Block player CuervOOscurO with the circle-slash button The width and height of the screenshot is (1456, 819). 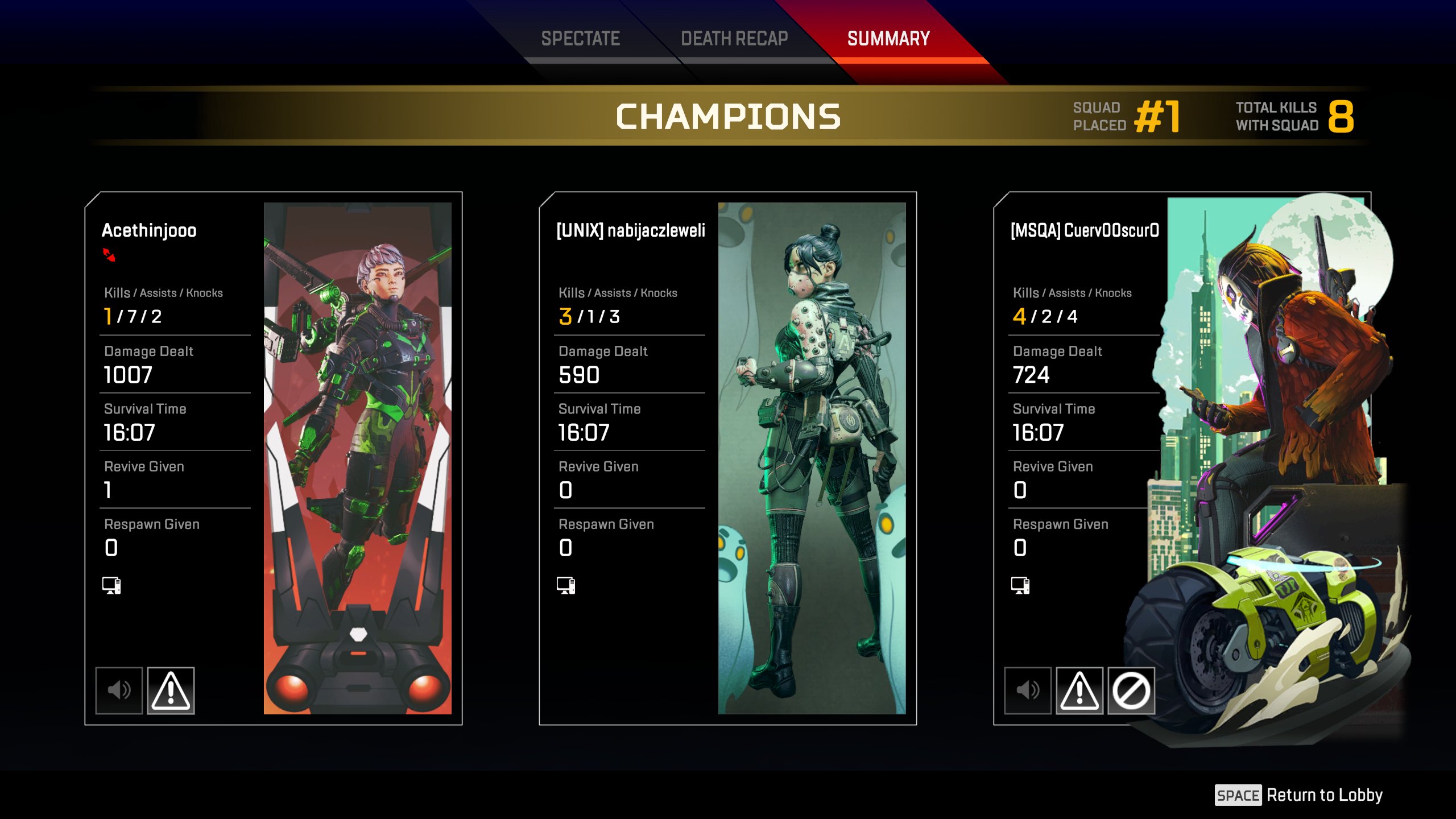(1131, 690)
